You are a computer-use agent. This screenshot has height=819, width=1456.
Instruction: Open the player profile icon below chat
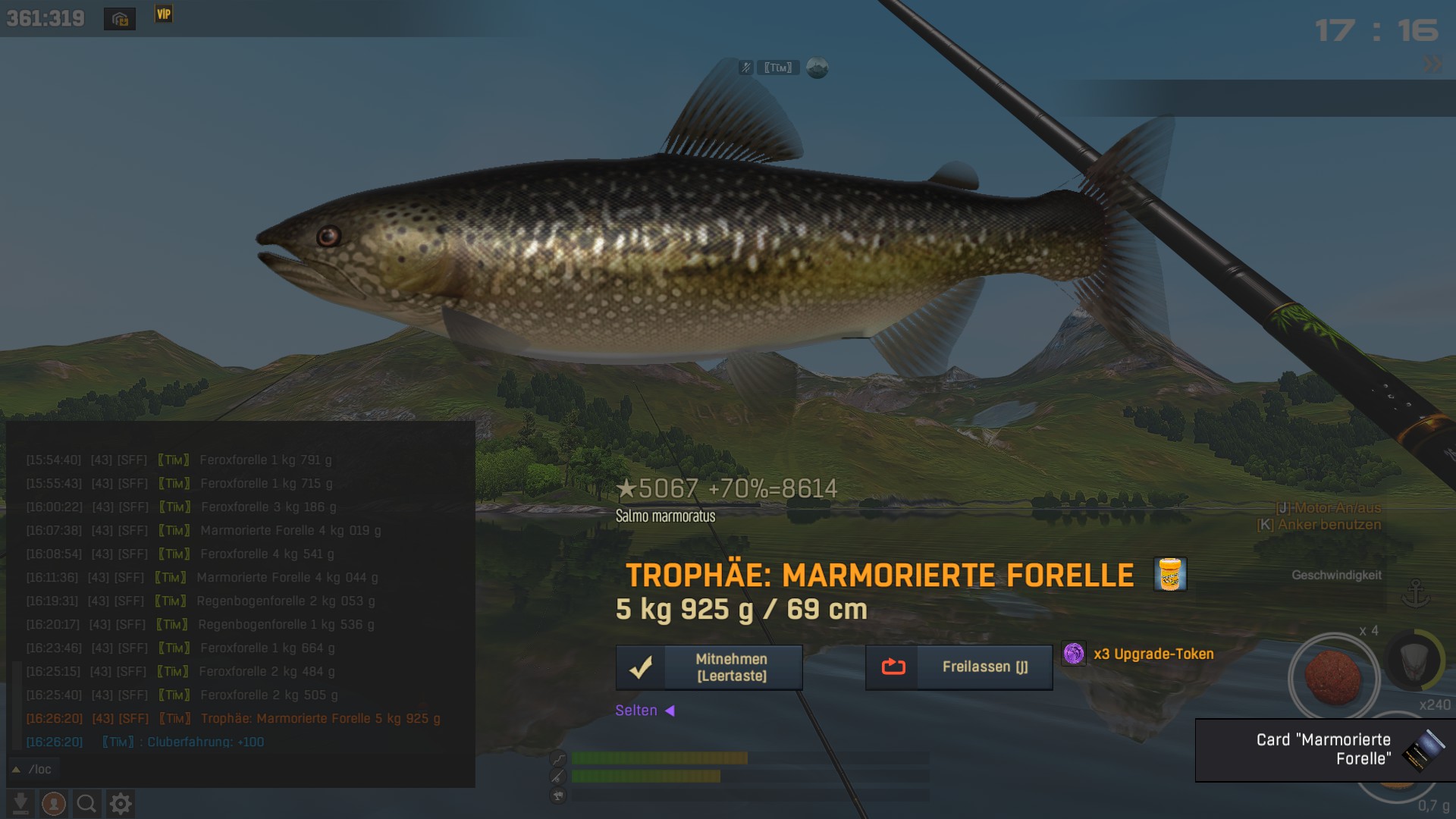pyautogui.click(x=54, y=803)
